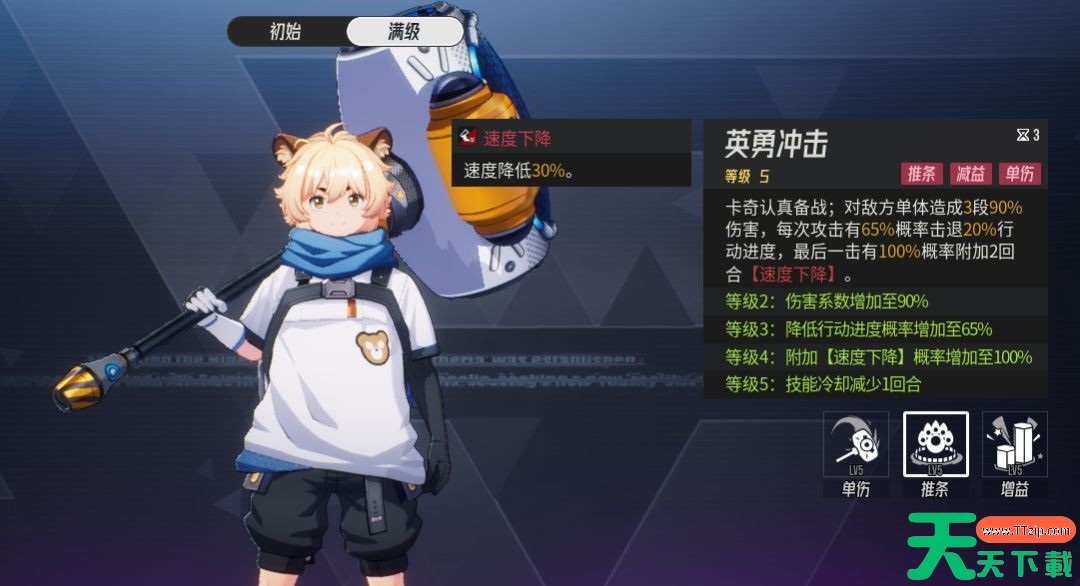Viewport: 1080px width, 586px height.
Task: Open the 增益 buff skill icon
Action: 1014,444
